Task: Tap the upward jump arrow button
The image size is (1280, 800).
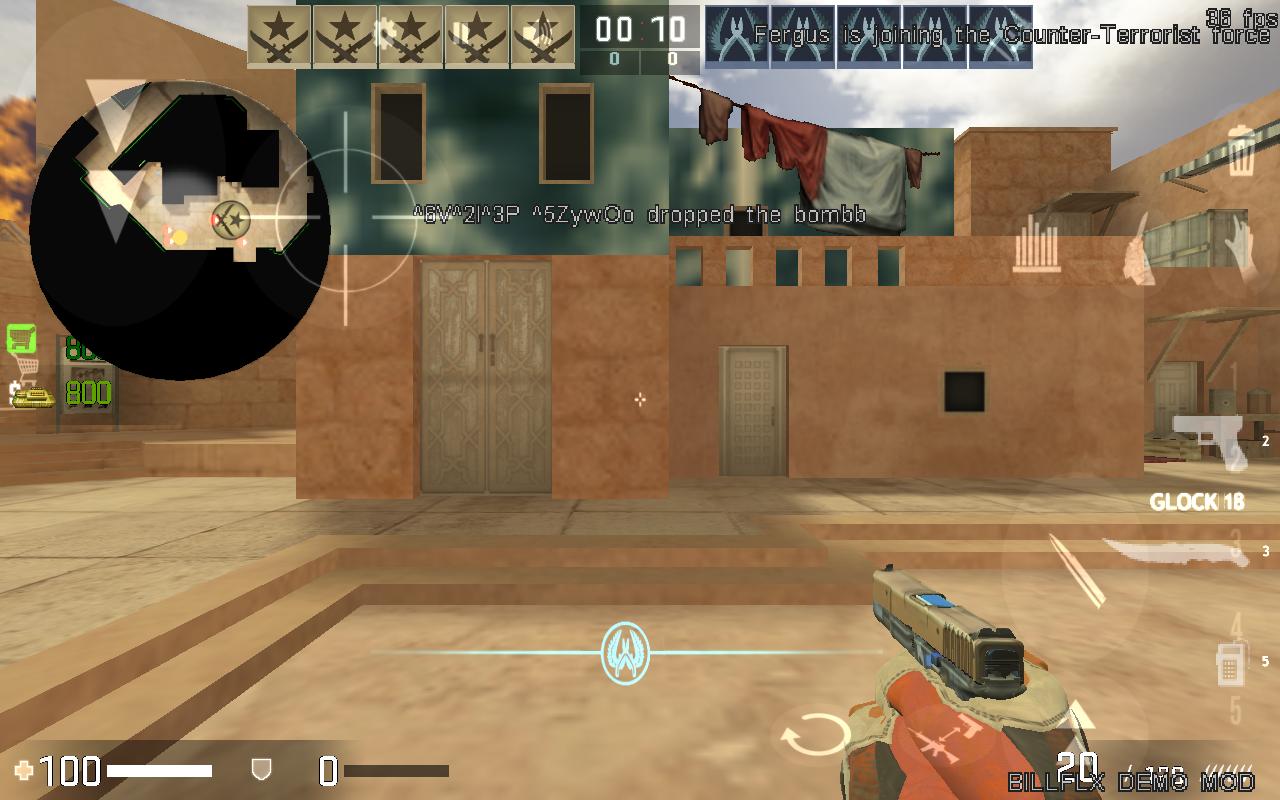Action: (x=1082, y=717)
